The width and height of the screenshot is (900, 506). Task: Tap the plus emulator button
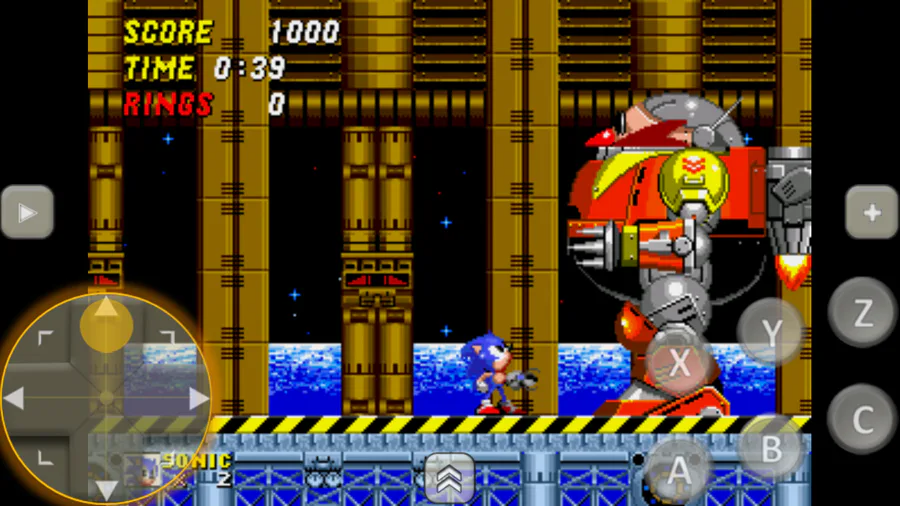[x=871, y=212]
